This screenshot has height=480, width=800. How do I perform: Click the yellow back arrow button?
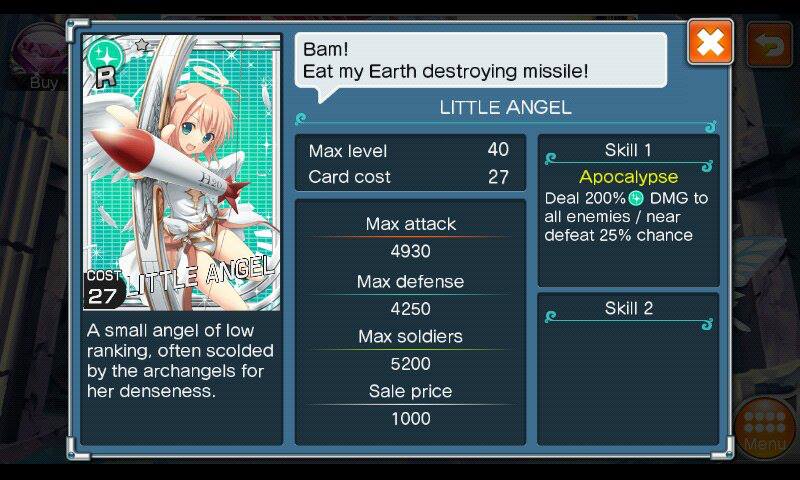(769, 46)
